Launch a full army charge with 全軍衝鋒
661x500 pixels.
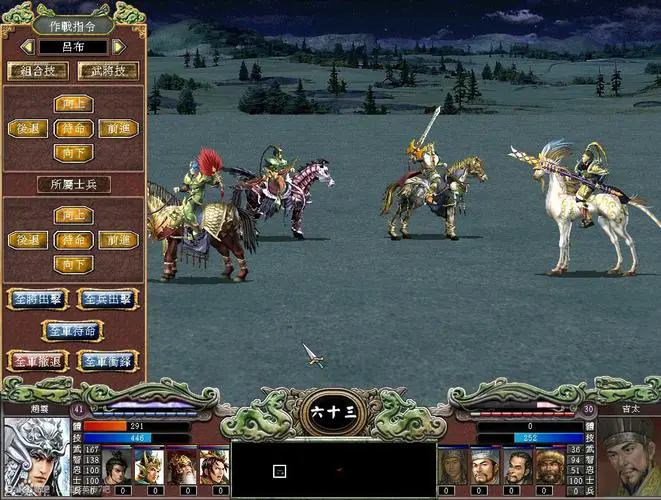point(107,360)
